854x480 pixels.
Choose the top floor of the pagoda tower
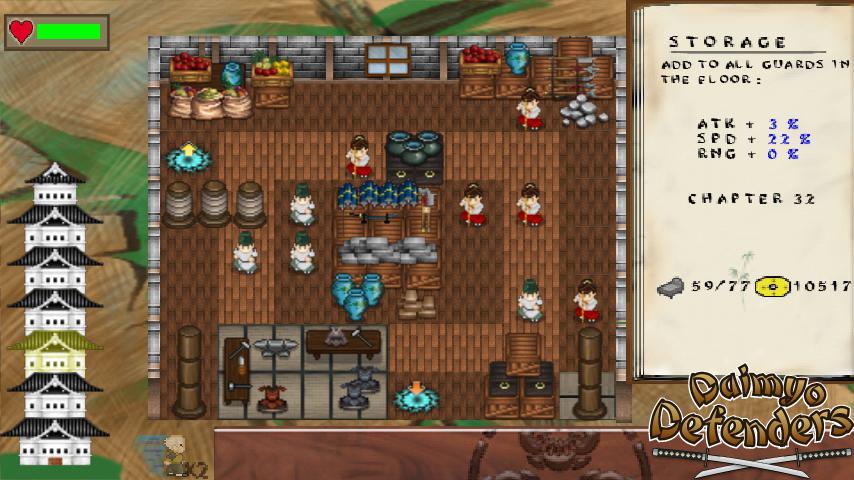point(54,190)
